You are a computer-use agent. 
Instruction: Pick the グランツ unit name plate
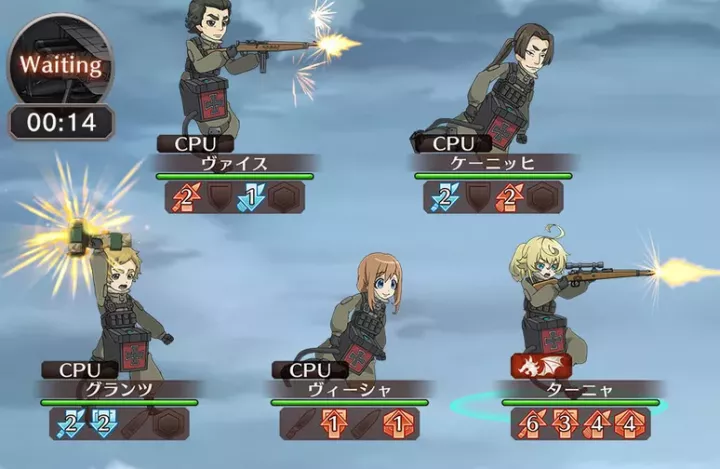[x=119, y=390]
